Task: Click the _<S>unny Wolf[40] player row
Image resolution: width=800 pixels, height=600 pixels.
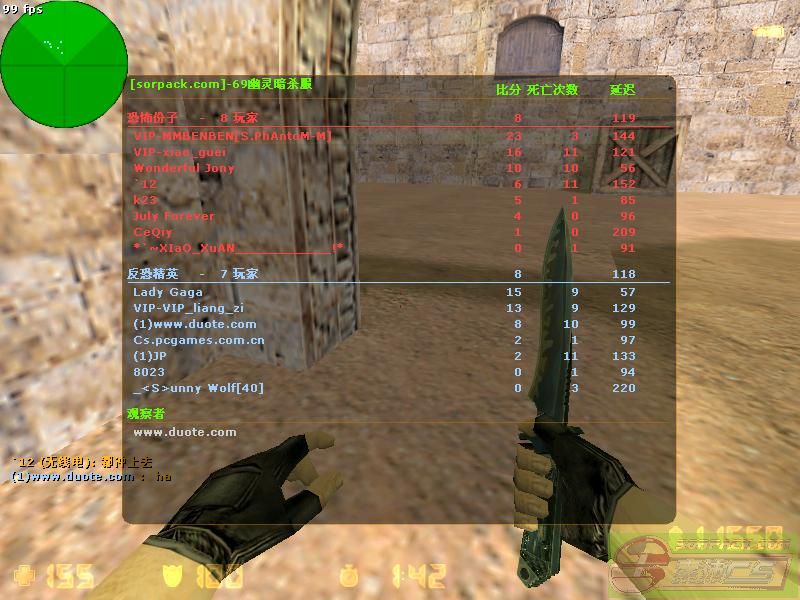Action: click(x=198, y=388)
